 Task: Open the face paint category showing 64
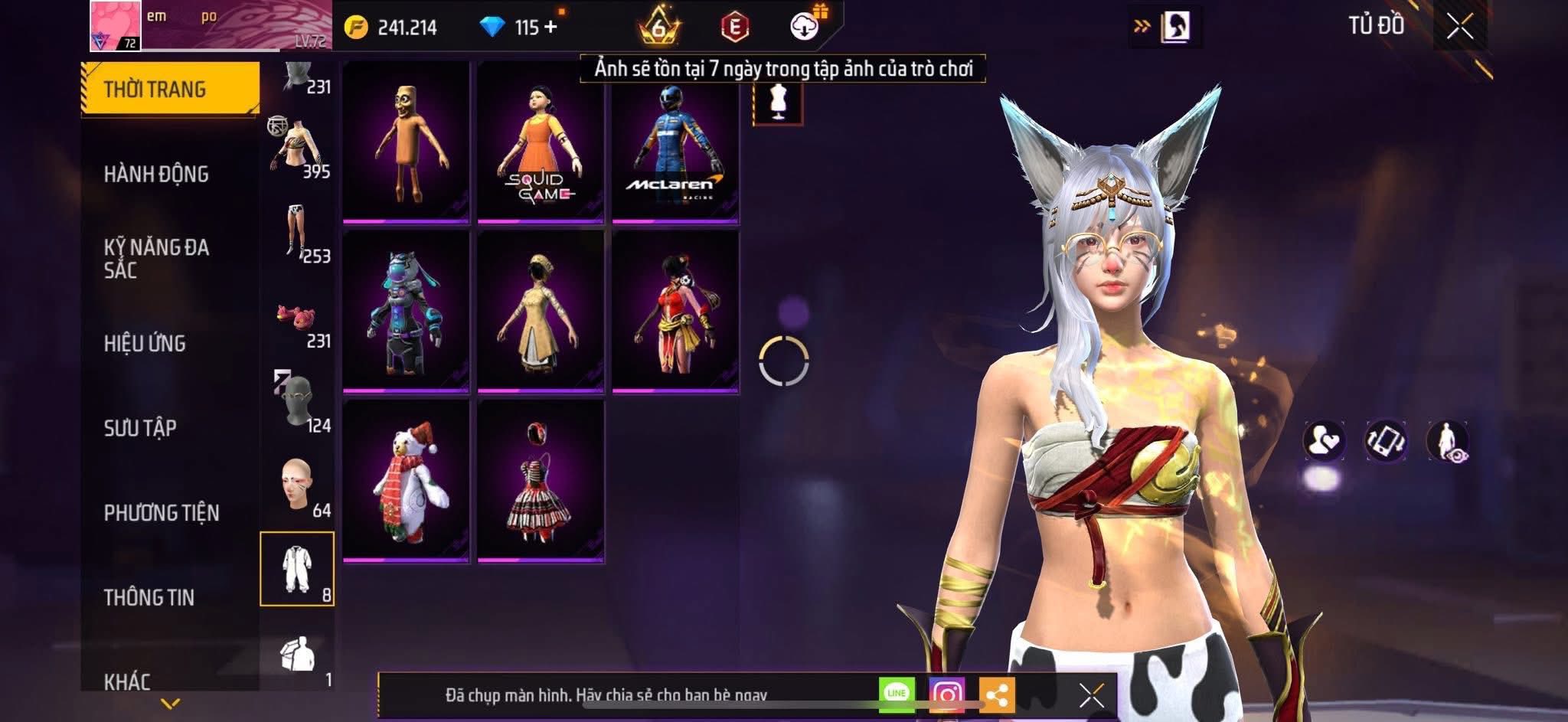point(297,487)
